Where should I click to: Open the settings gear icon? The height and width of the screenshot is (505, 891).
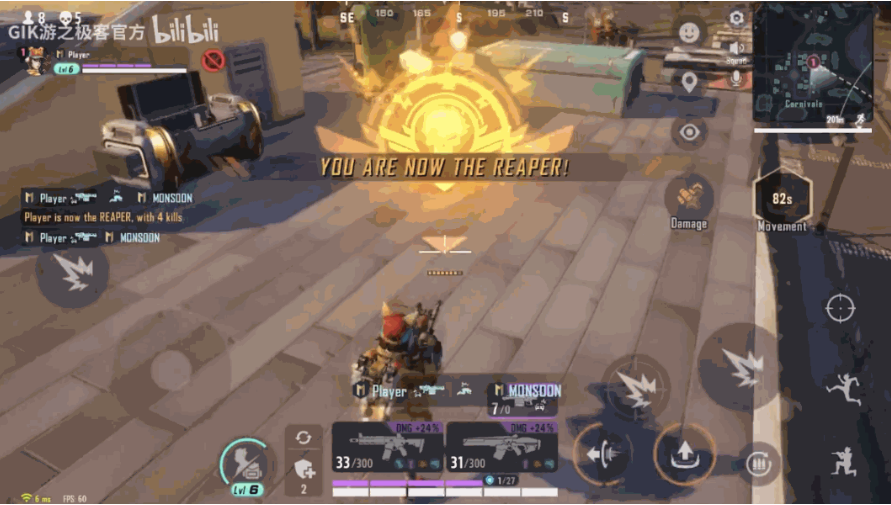coord(737,18)
